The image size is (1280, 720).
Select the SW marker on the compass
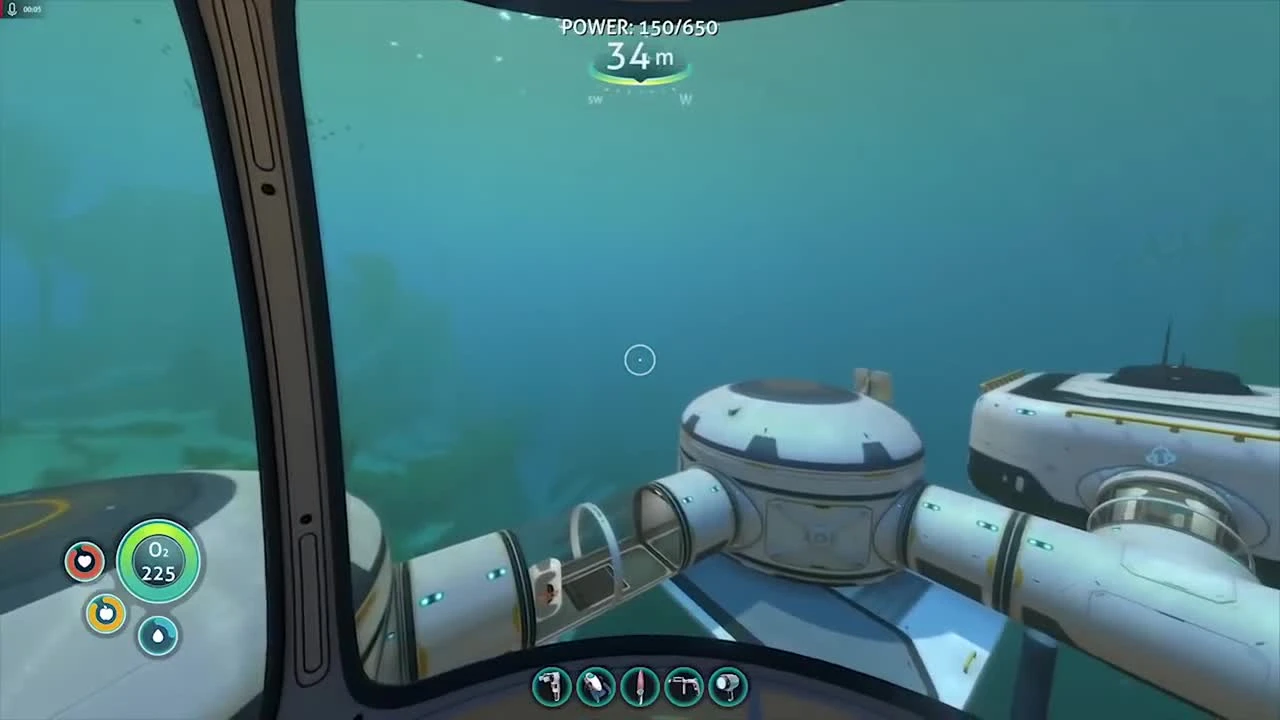click(594, 99)
